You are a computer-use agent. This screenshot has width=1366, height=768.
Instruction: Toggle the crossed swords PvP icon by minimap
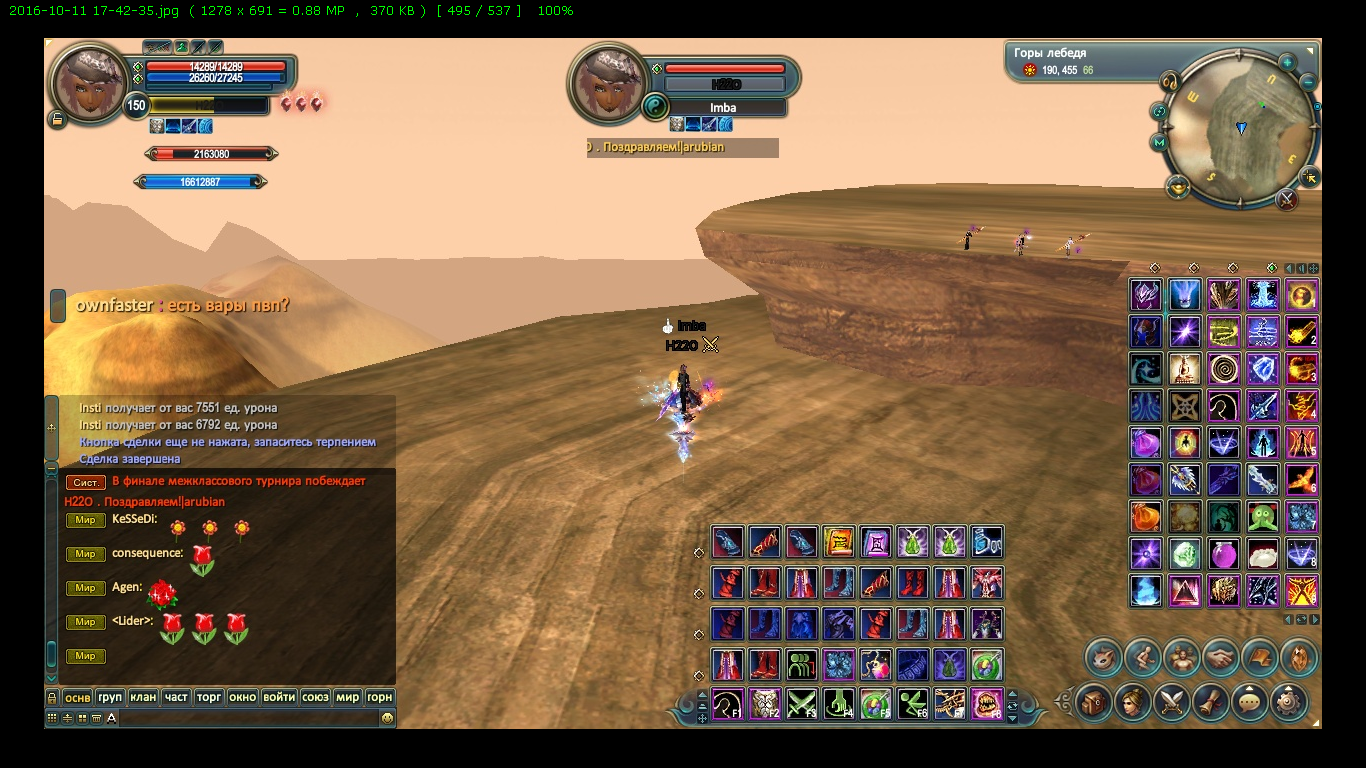pos(1287,199)
